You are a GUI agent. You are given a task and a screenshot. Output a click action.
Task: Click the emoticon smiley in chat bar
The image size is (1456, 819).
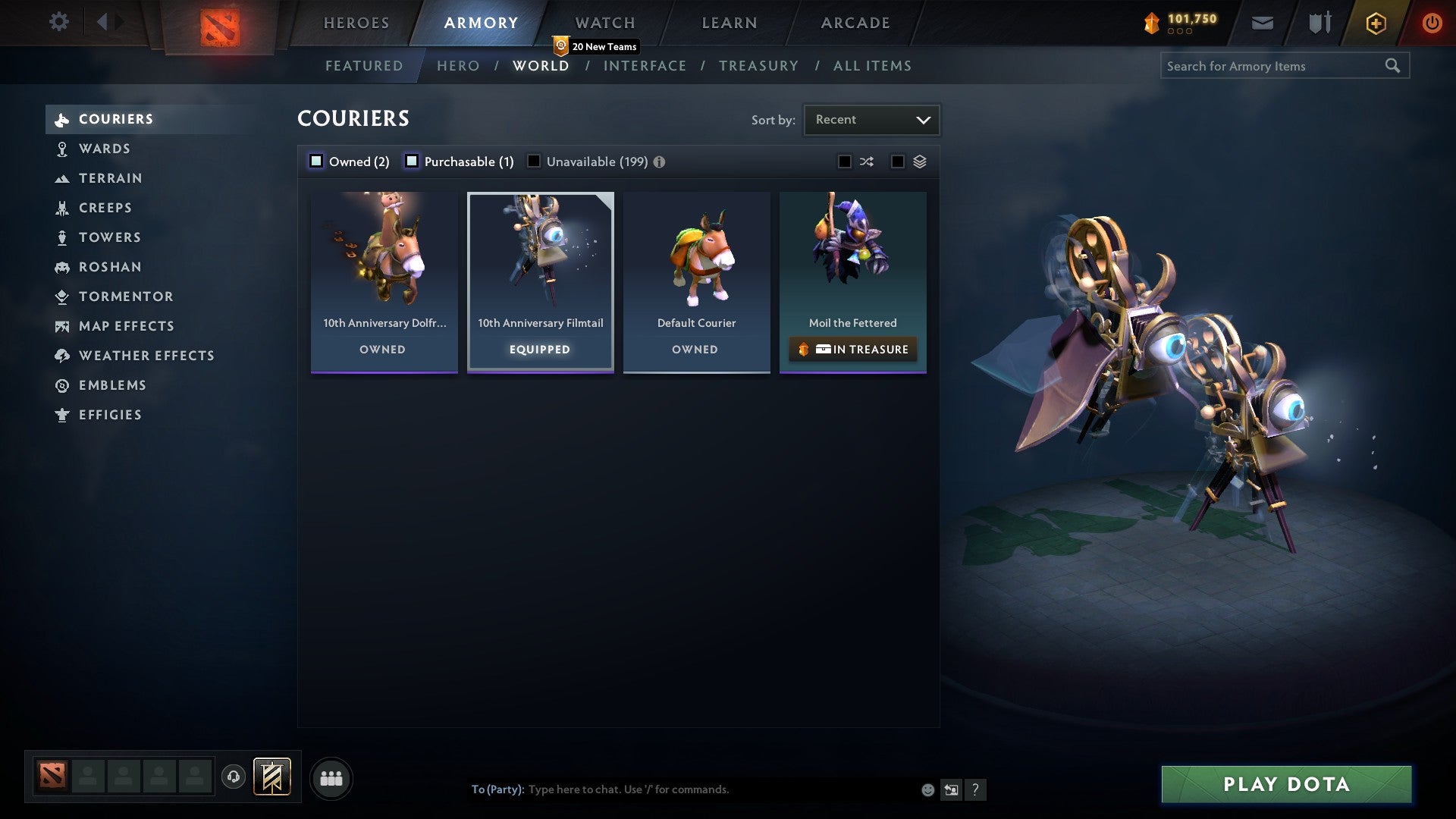927,789
